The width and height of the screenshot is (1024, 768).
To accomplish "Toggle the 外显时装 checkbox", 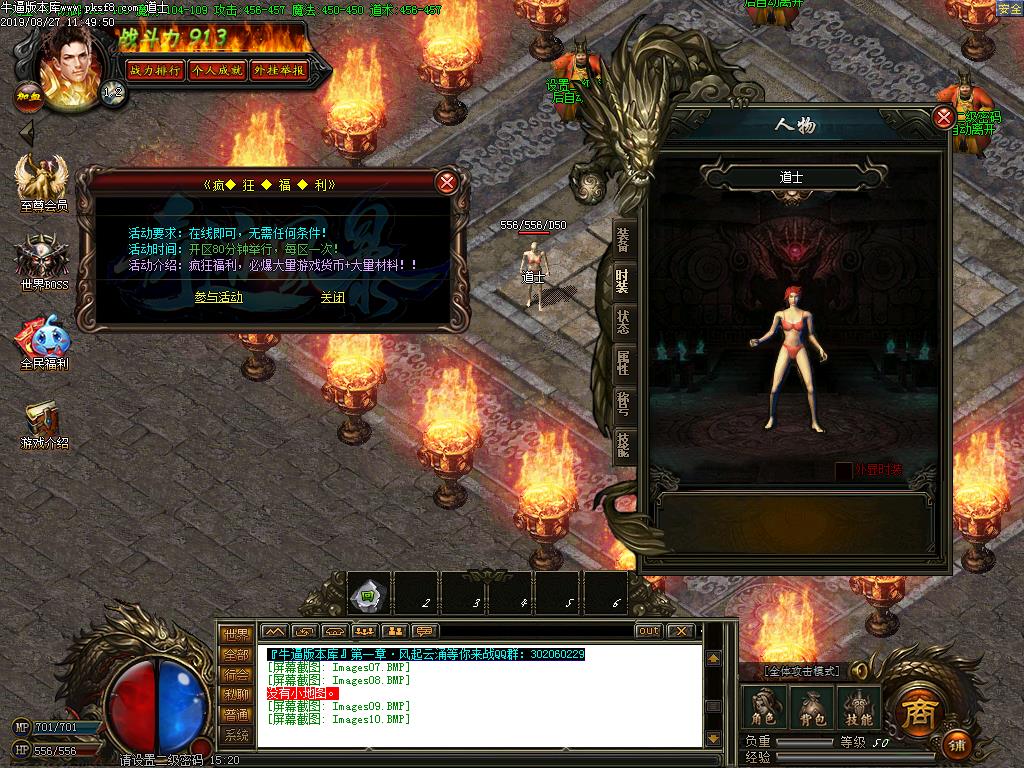I will coord(844,470).
